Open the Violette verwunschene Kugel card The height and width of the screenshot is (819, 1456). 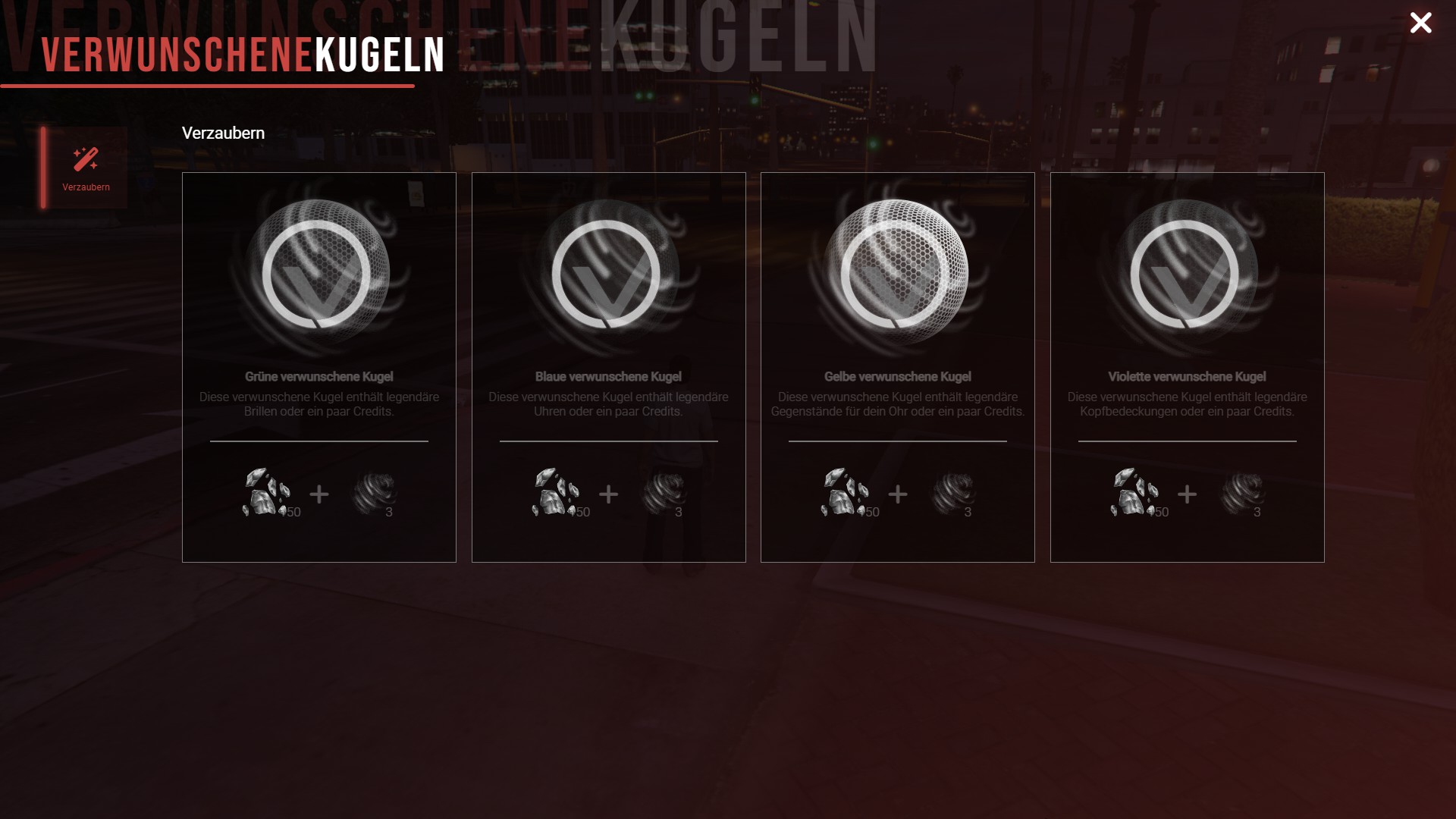click(x=1187, y=367)
